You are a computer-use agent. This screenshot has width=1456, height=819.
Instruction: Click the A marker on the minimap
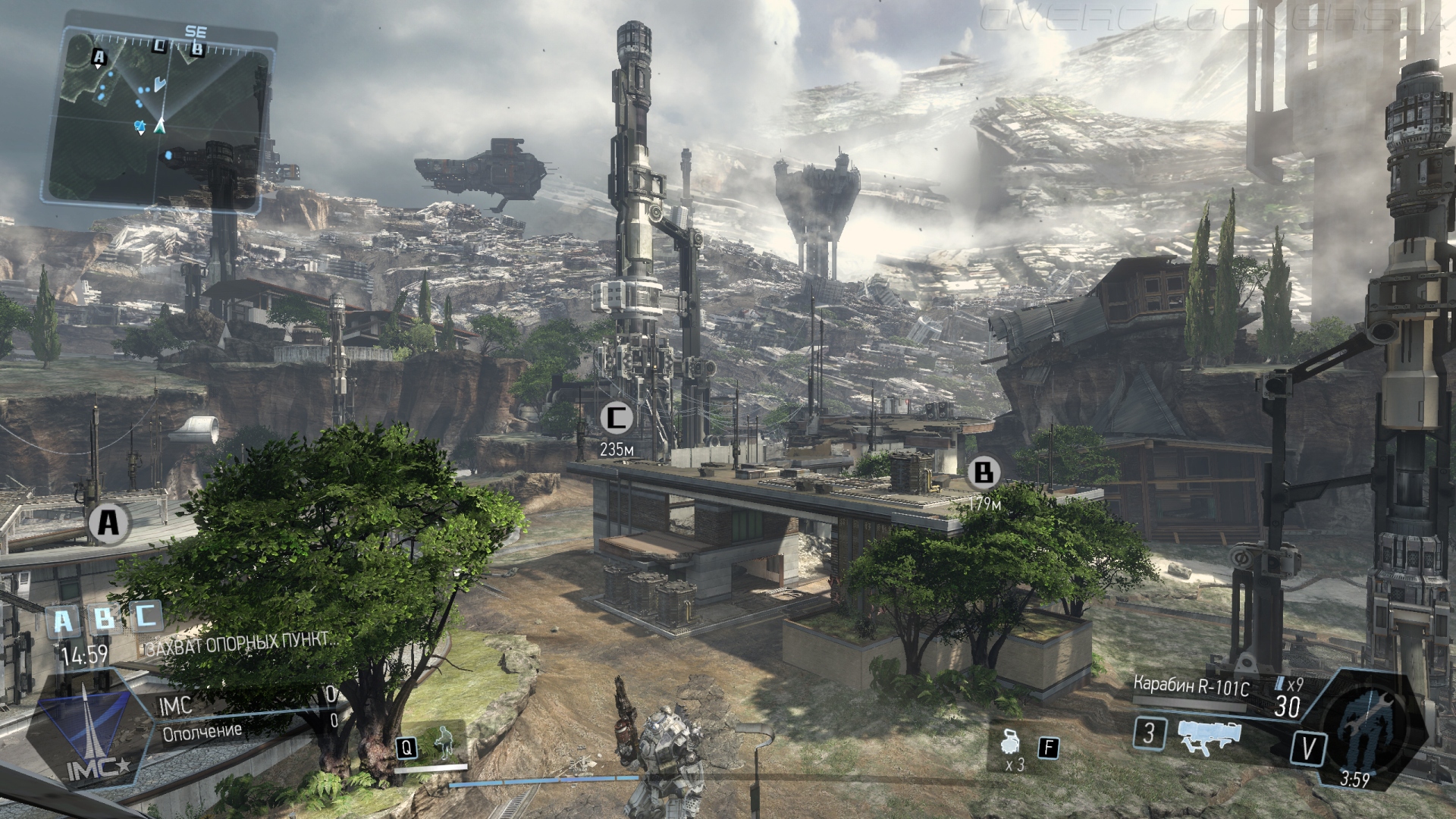click(99, 56)
